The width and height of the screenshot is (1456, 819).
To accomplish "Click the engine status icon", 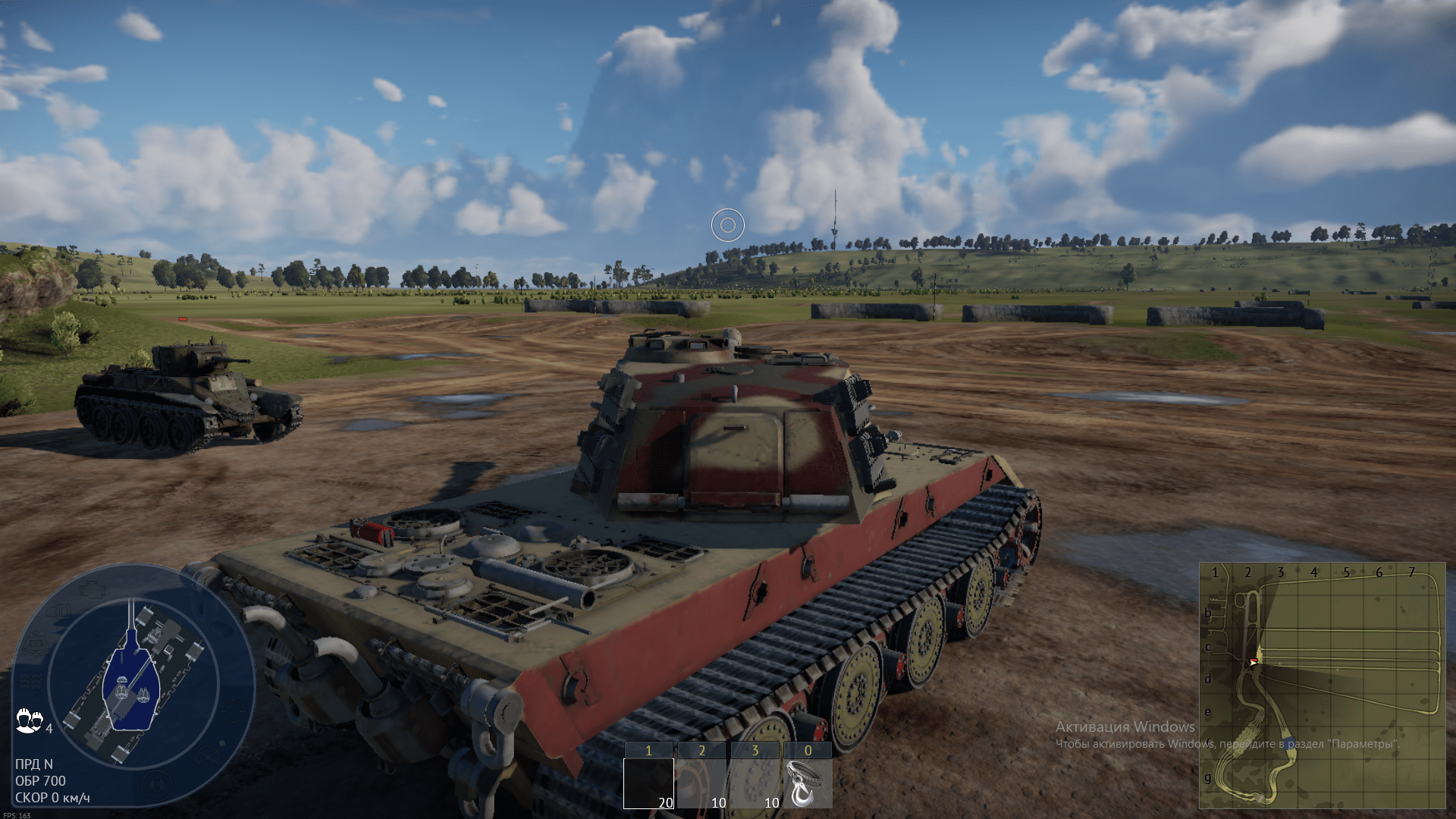I will 91,588.
